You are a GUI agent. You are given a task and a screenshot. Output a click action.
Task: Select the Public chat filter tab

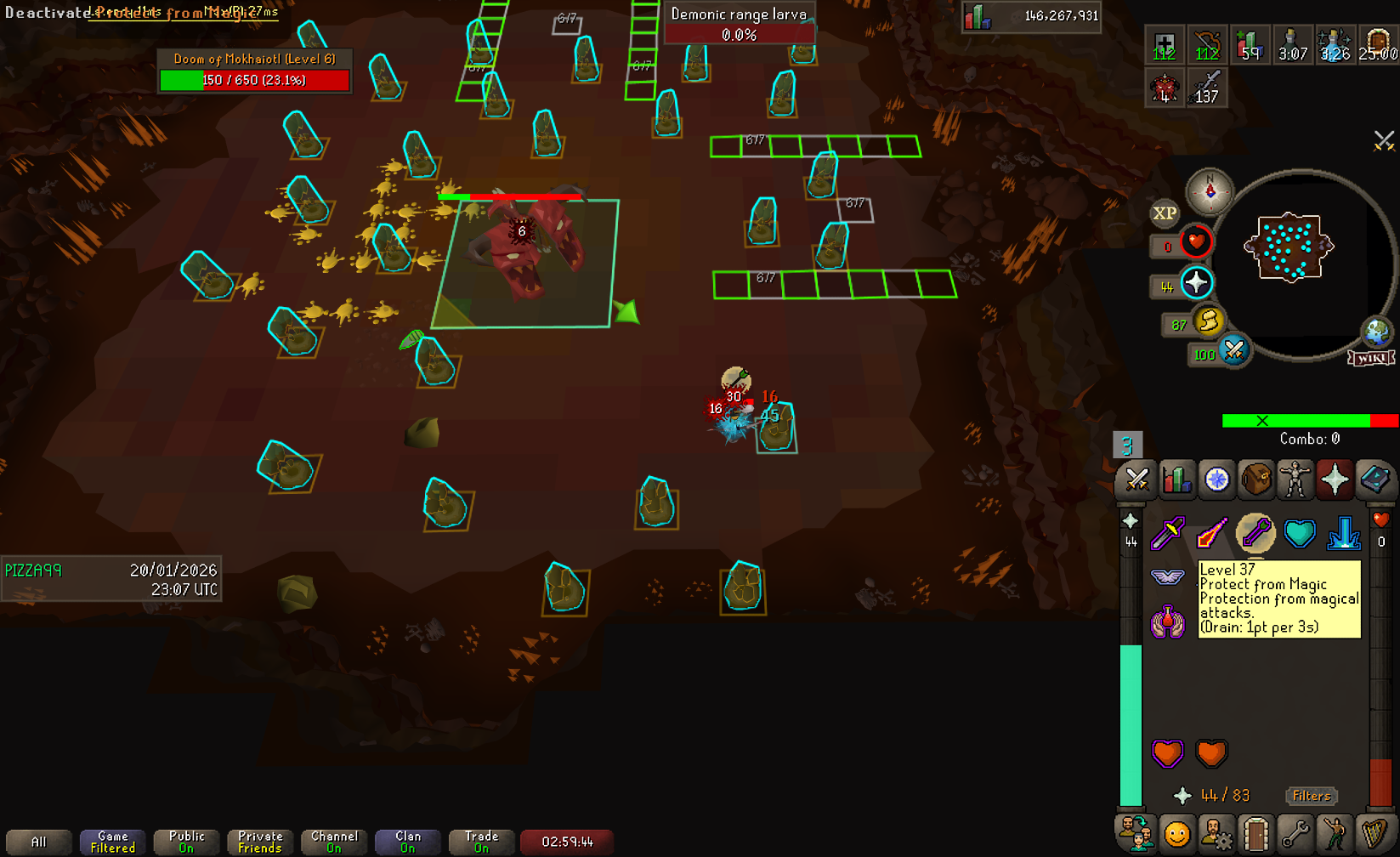[x=186, y=842]
